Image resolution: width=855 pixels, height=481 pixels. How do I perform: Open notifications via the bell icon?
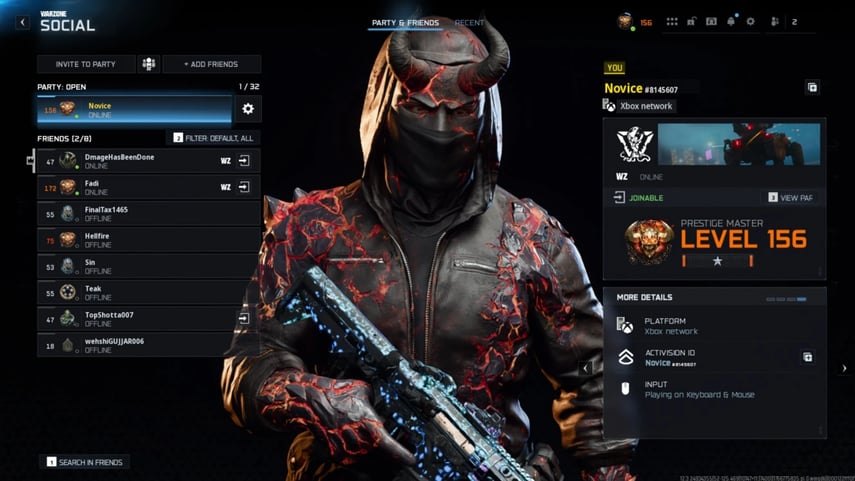(x=731, y=21)
